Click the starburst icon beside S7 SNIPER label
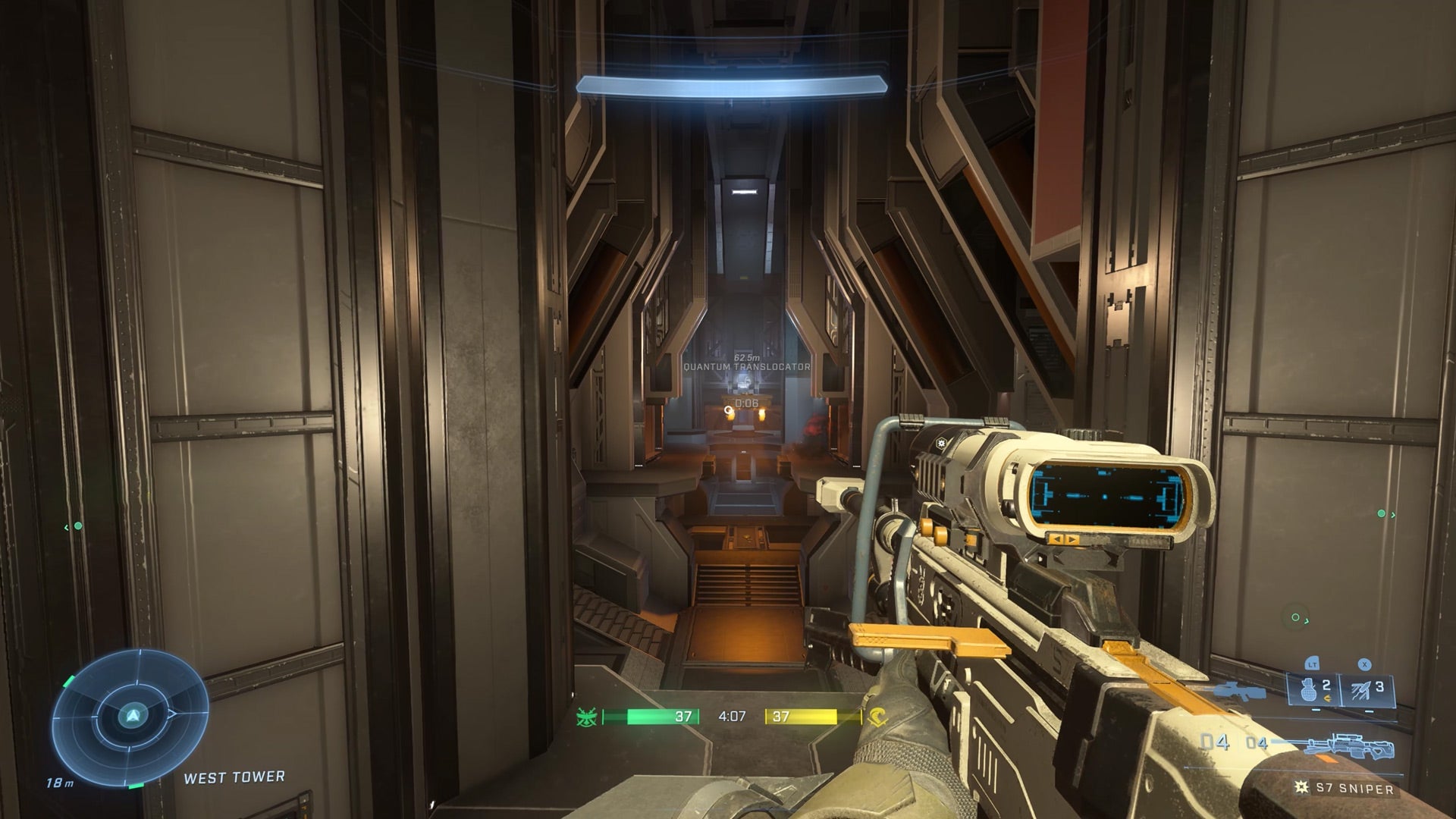The height and width of the screenshot is (819, 1456). pos(1301,789)
